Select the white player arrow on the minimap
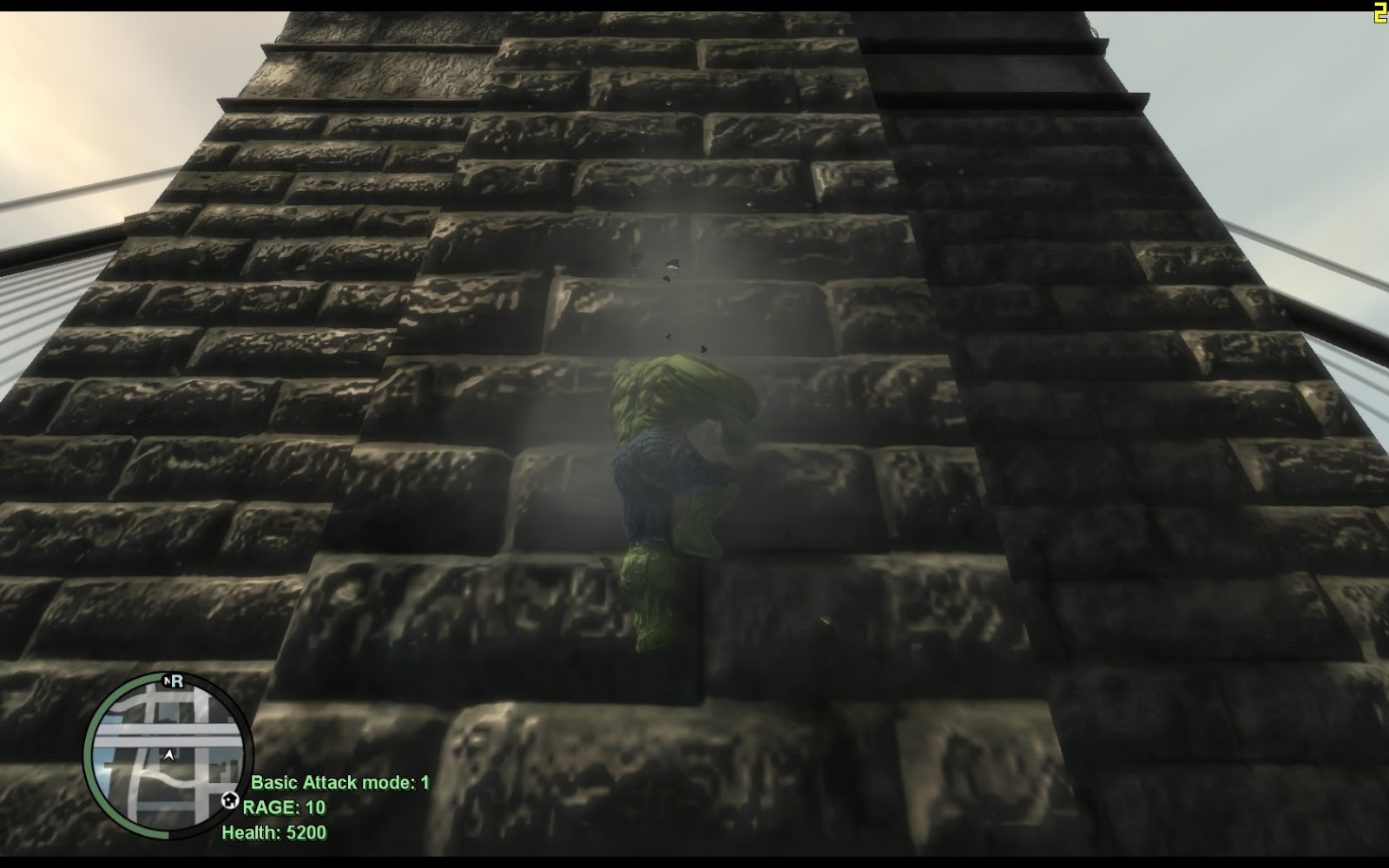1389x868 pixels. coord(168,755)
